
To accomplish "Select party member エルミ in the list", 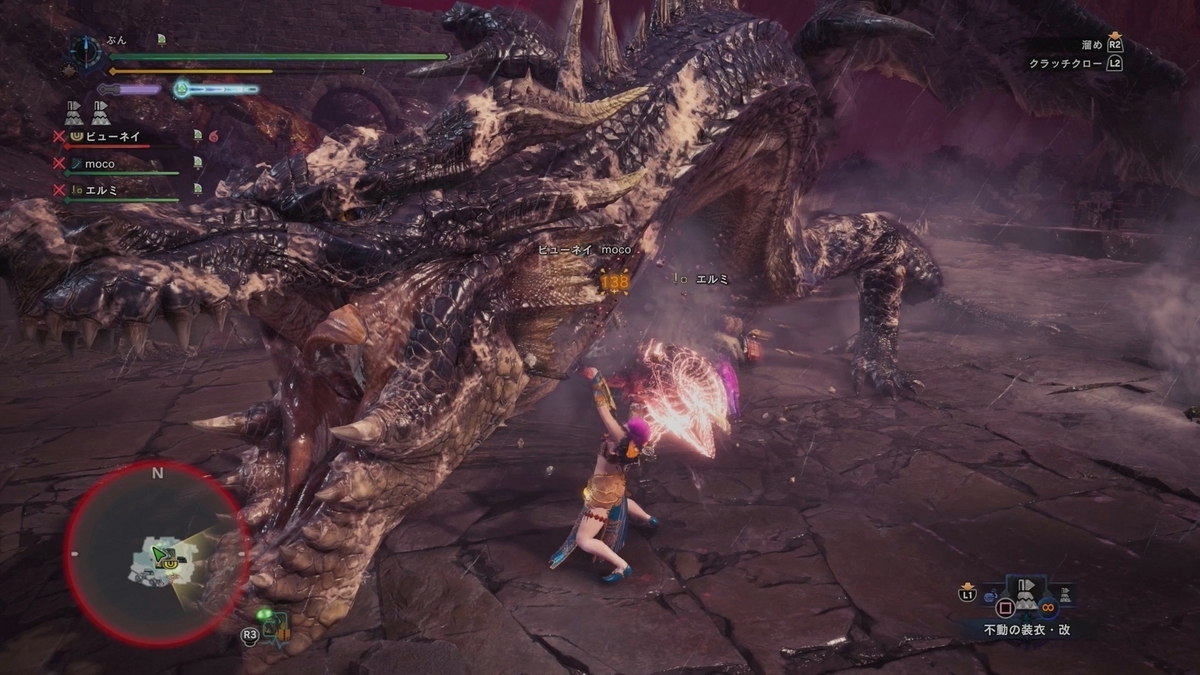I will (x=103, y=189).
